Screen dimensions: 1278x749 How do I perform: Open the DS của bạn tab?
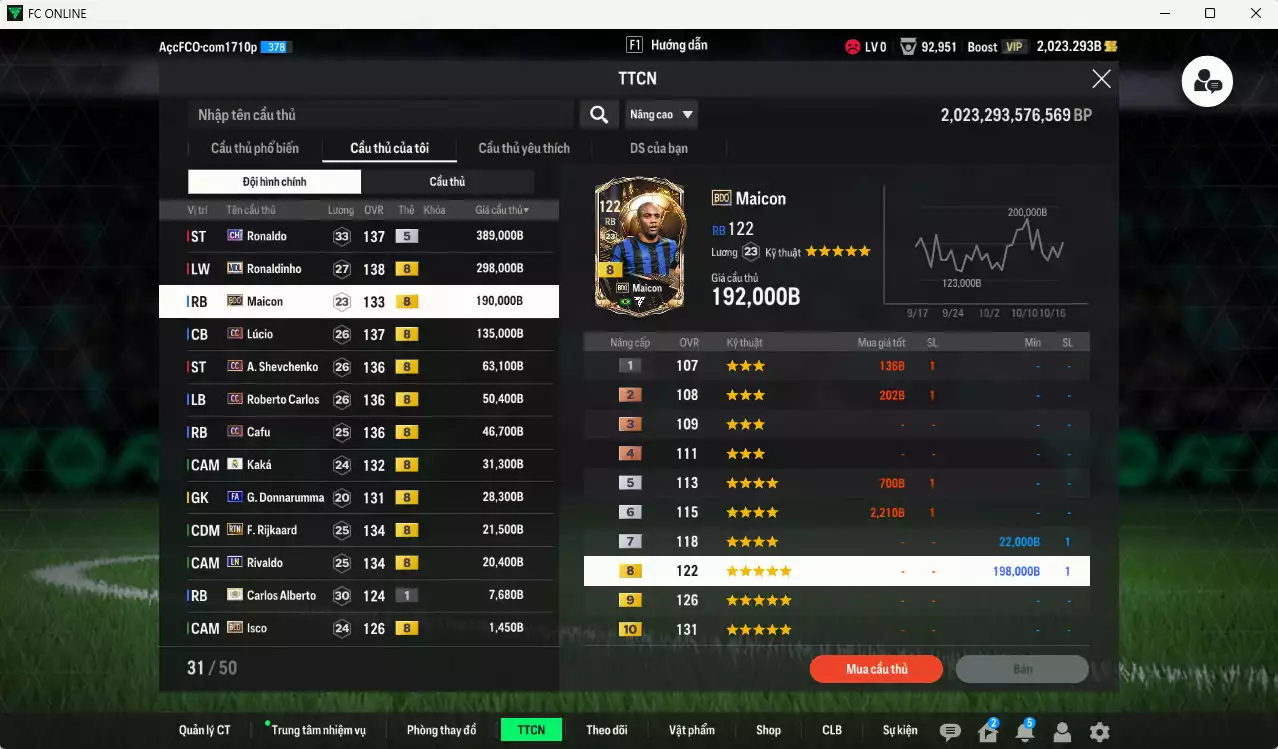pos(658,148)
